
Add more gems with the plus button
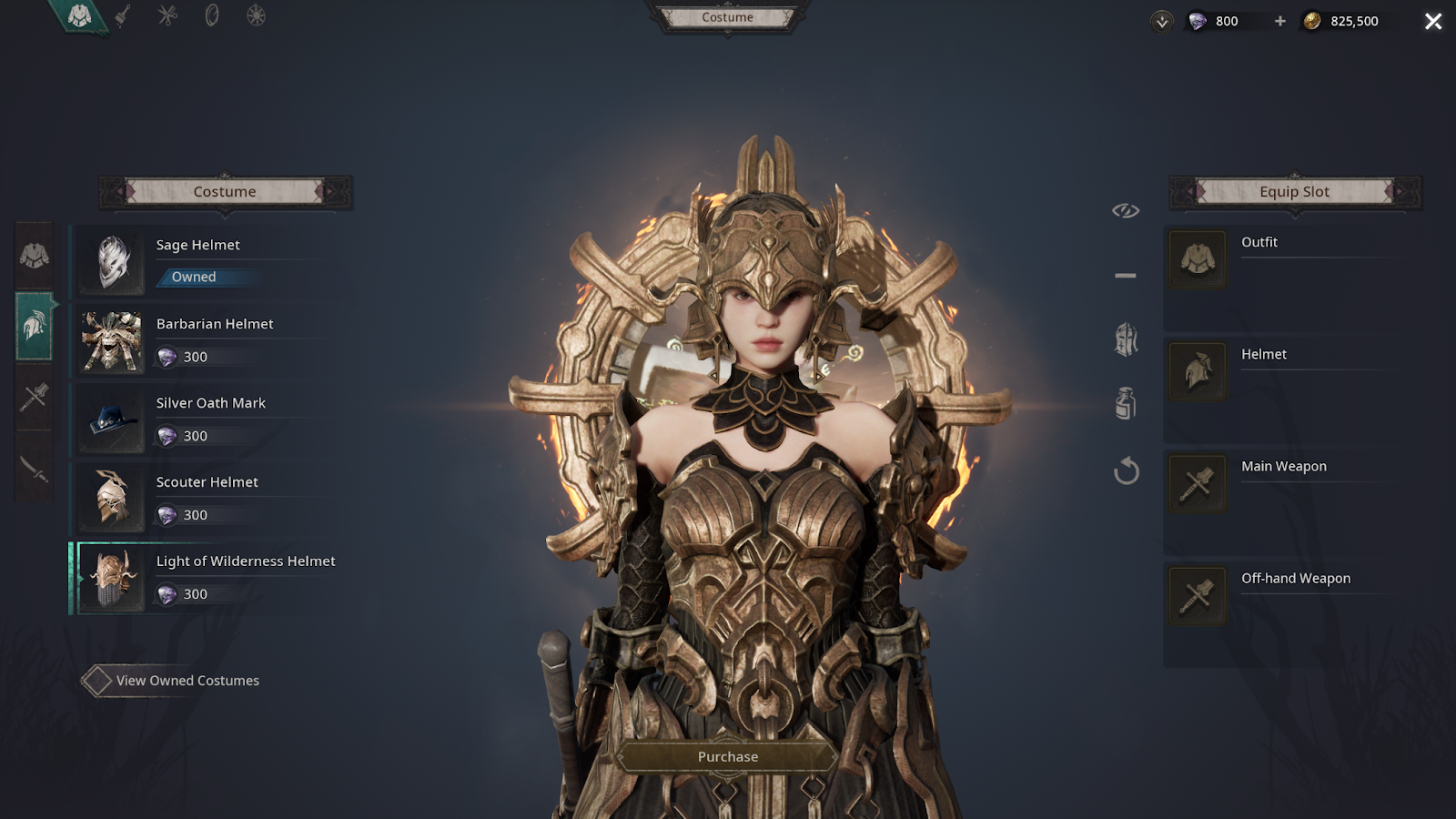coord(1279,21)
